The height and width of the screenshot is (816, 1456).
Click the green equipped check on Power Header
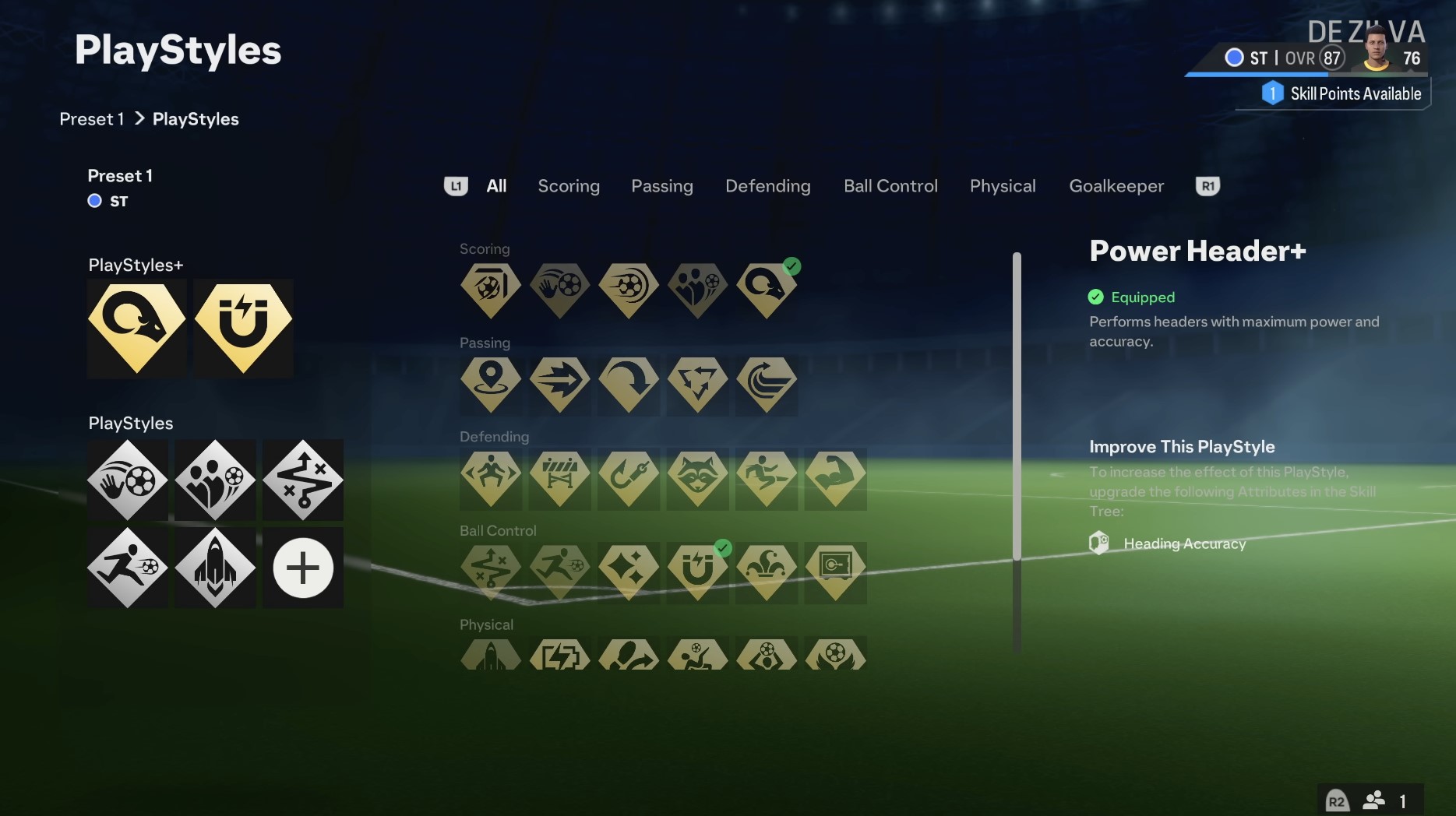(792, 266)
